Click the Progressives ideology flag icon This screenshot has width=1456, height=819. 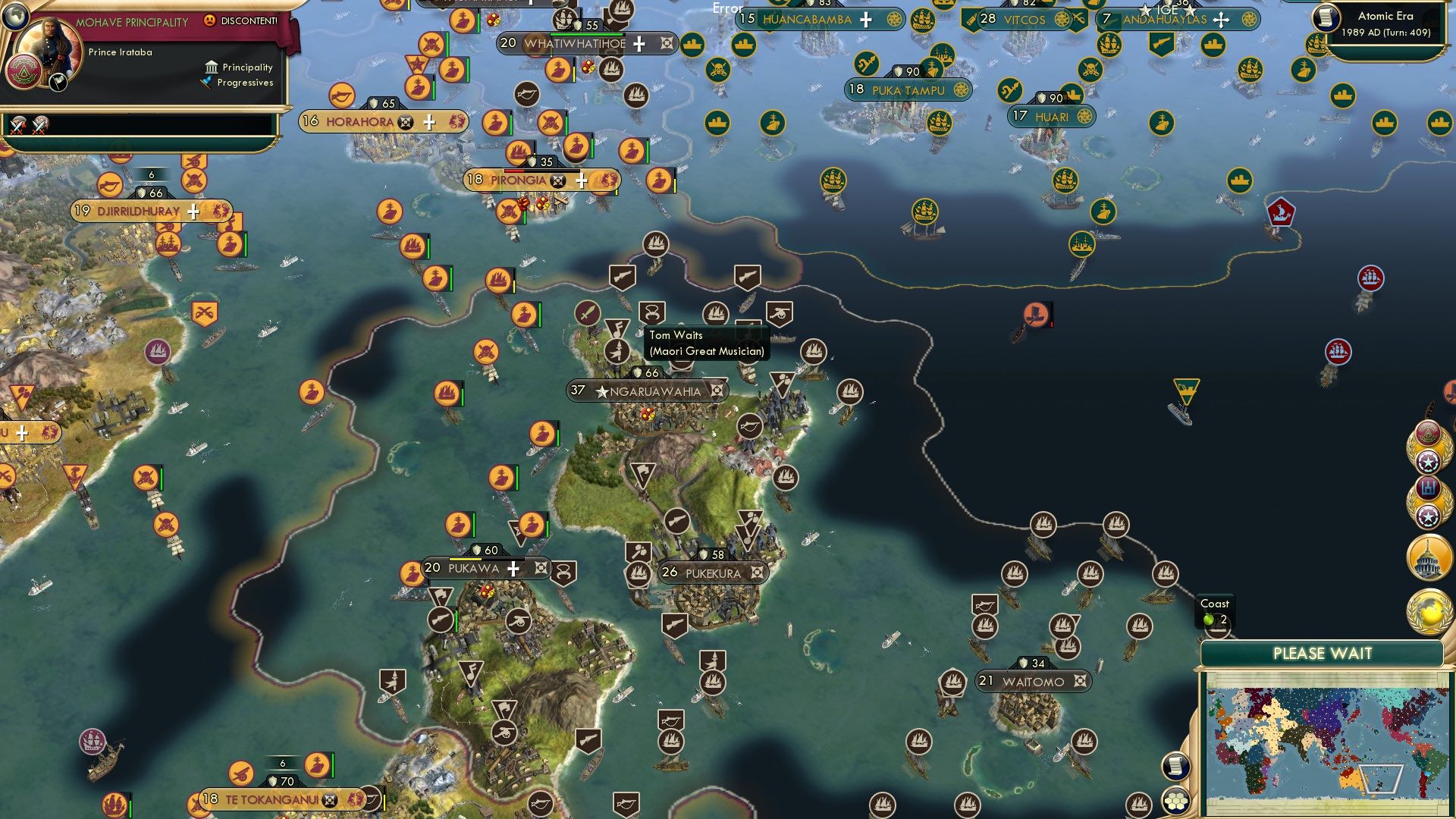click(206, 83)
